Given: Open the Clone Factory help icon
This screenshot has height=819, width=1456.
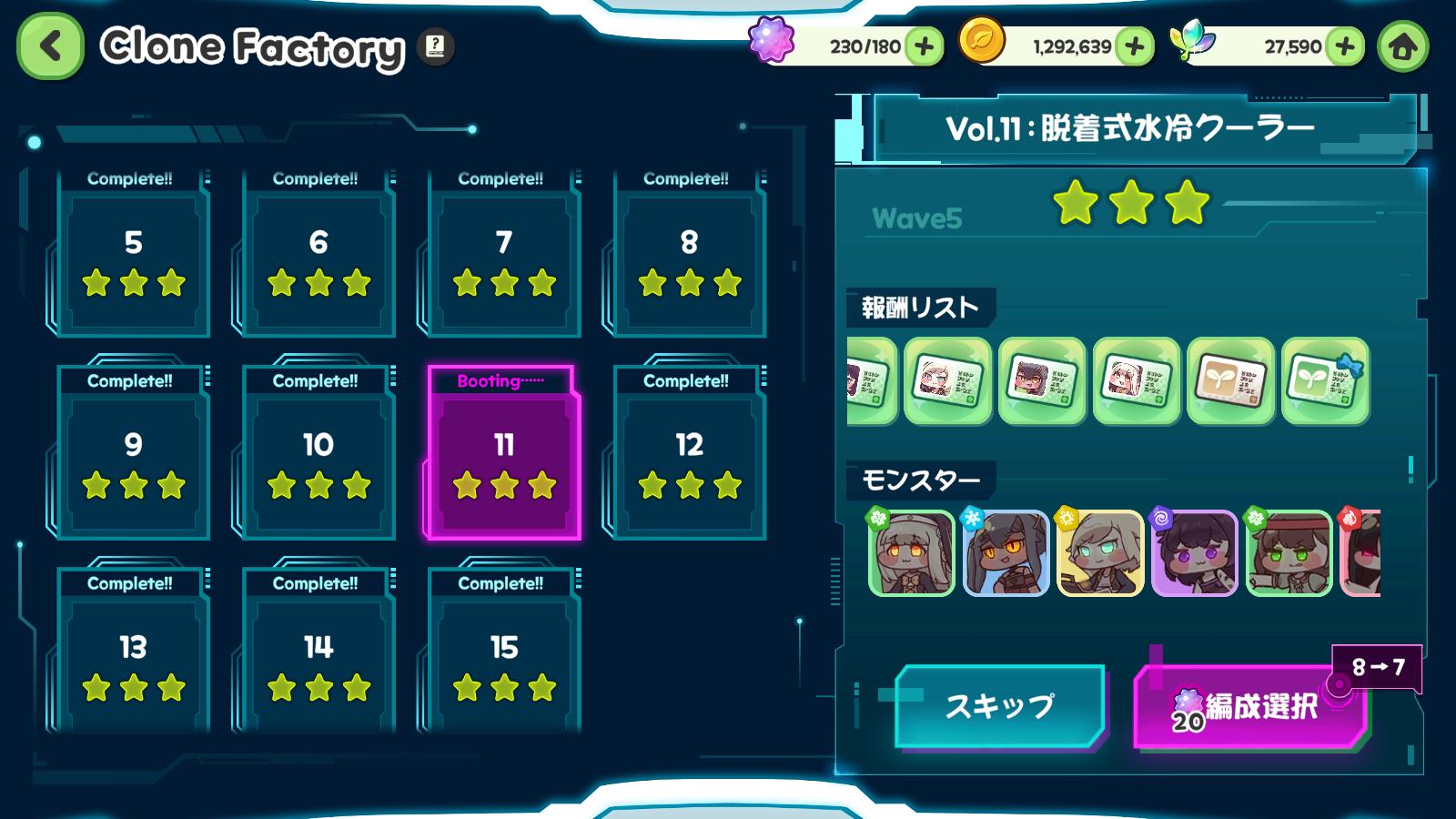Looking at the screenshot, I should coord(435,47).
